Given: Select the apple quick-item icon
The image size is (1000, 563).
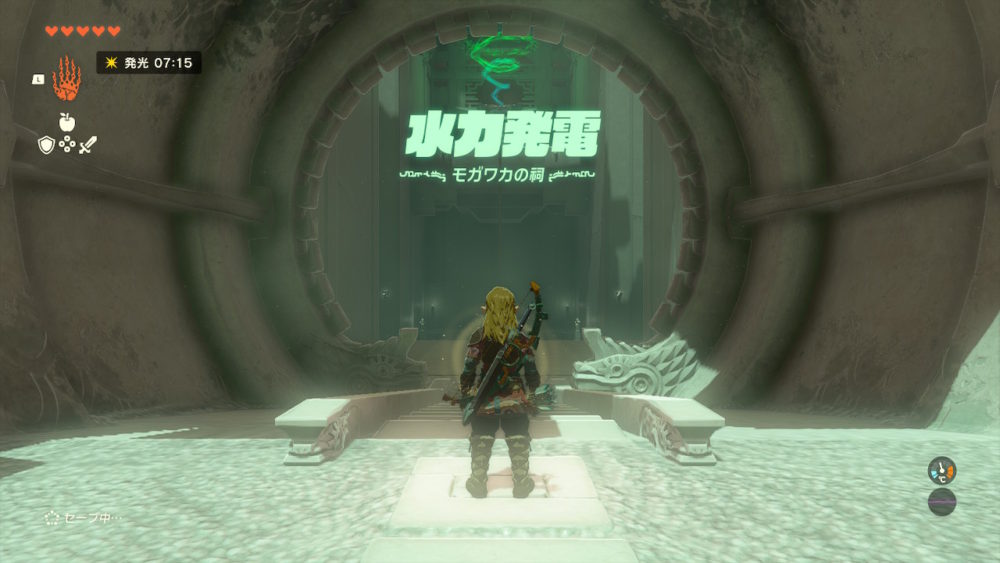Looking at the screenshot, I should 67,122.
